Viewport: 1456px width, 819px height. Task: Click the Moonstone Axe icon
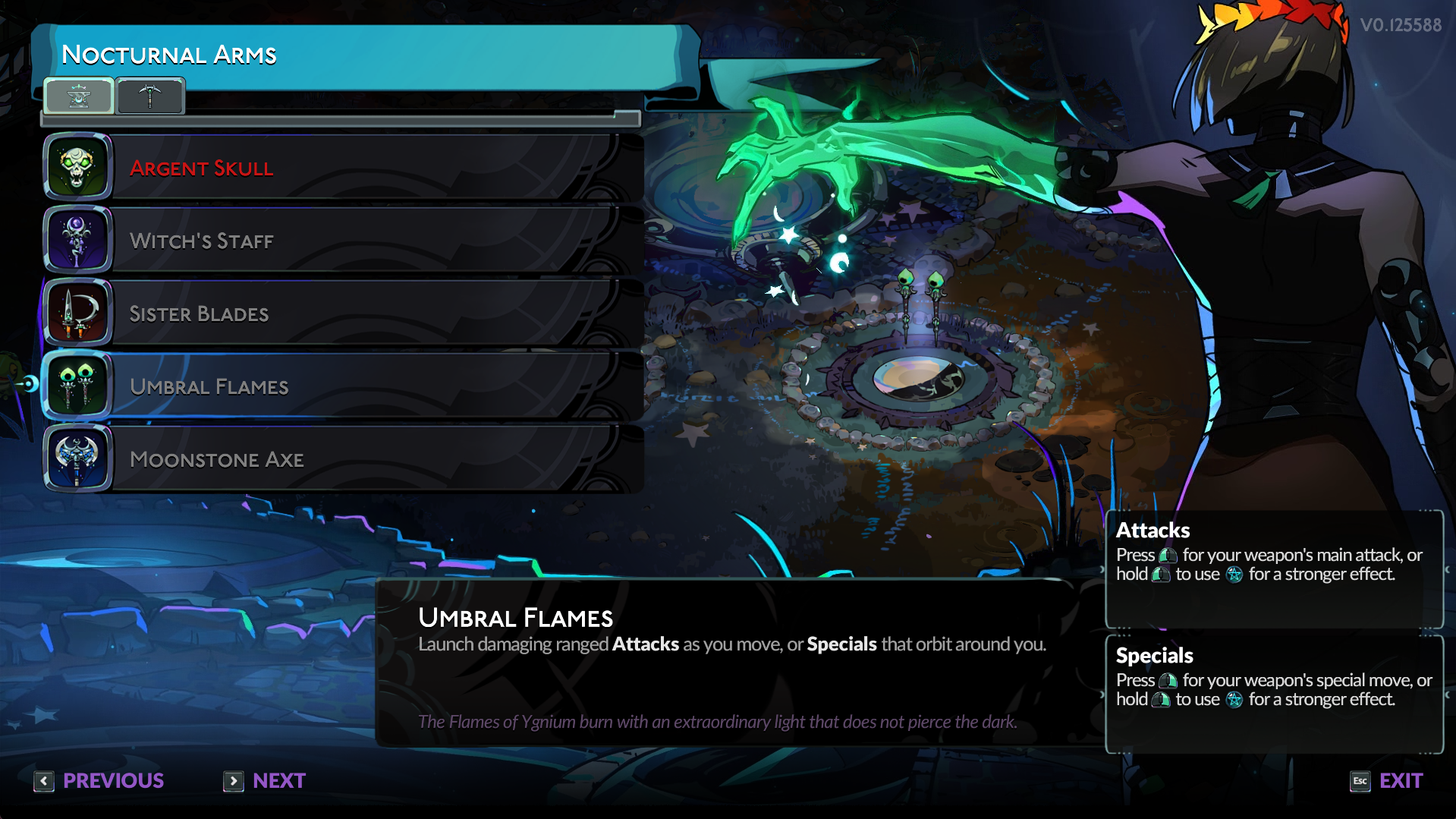(x=77, y=458)
